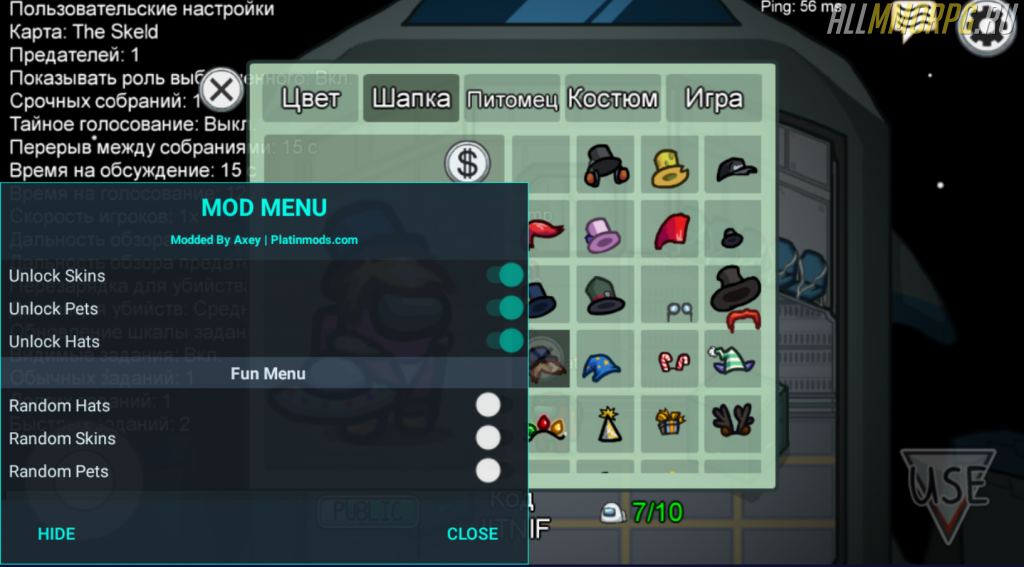1024x567 pixels.
Task: Enable the Random Skins option
Action: click(488, 438)
